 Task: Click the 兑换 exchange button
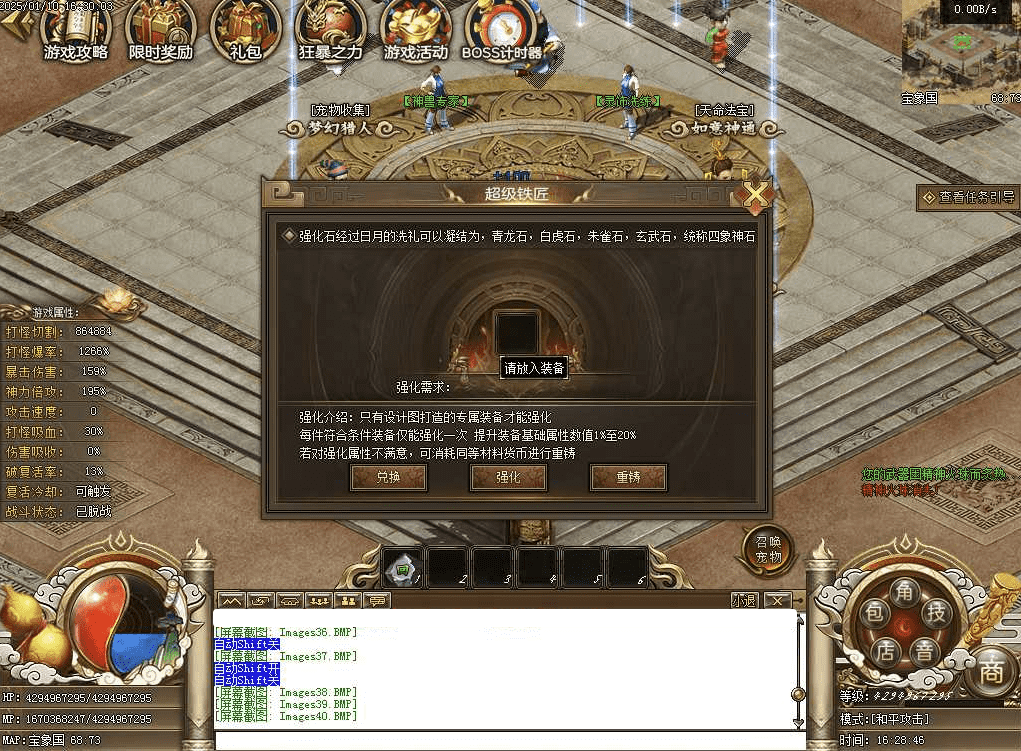(388, 478)
